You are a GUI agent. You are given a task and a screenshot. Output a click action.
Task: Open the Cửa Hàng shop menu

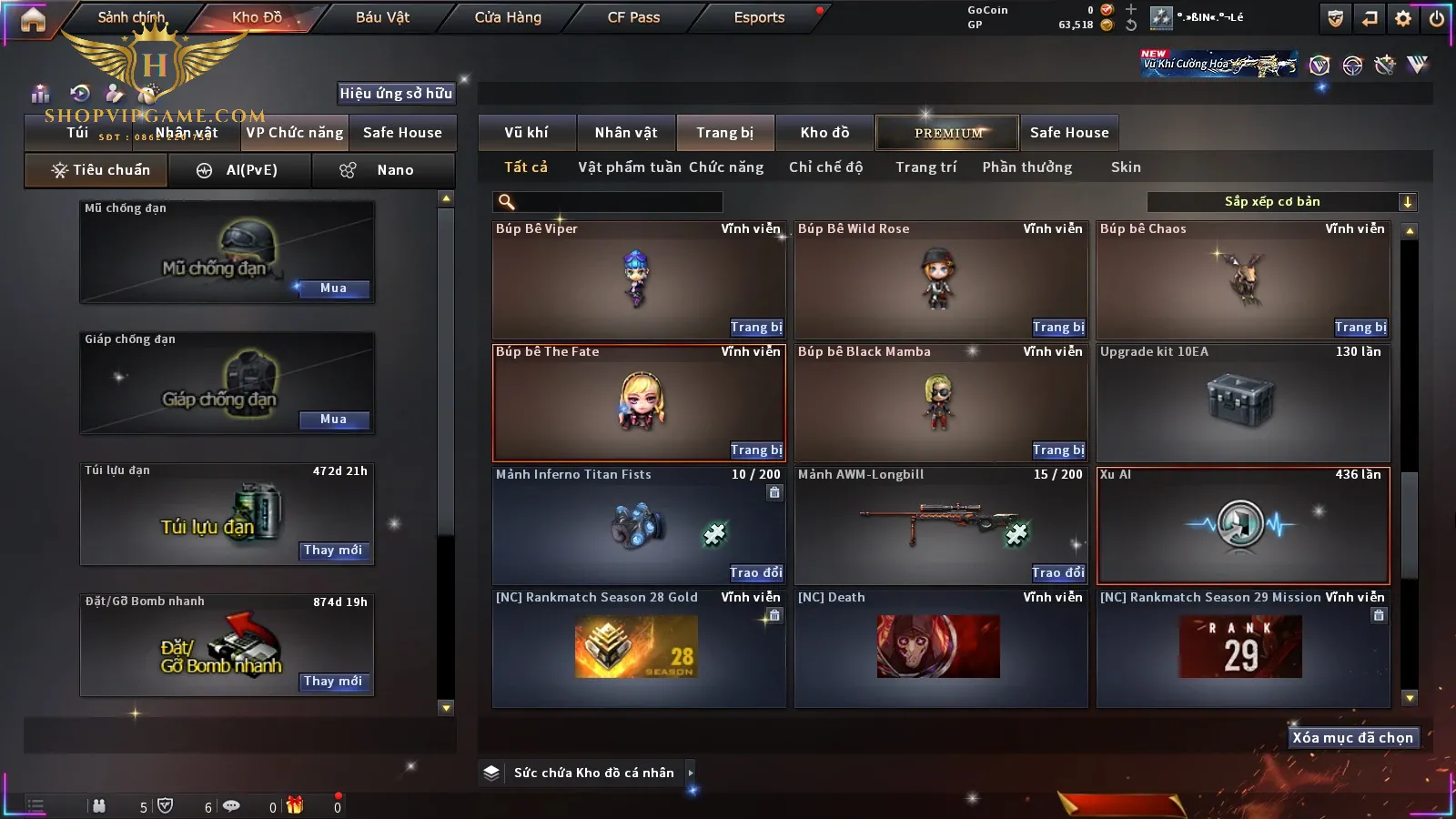[x=508, y=17]
